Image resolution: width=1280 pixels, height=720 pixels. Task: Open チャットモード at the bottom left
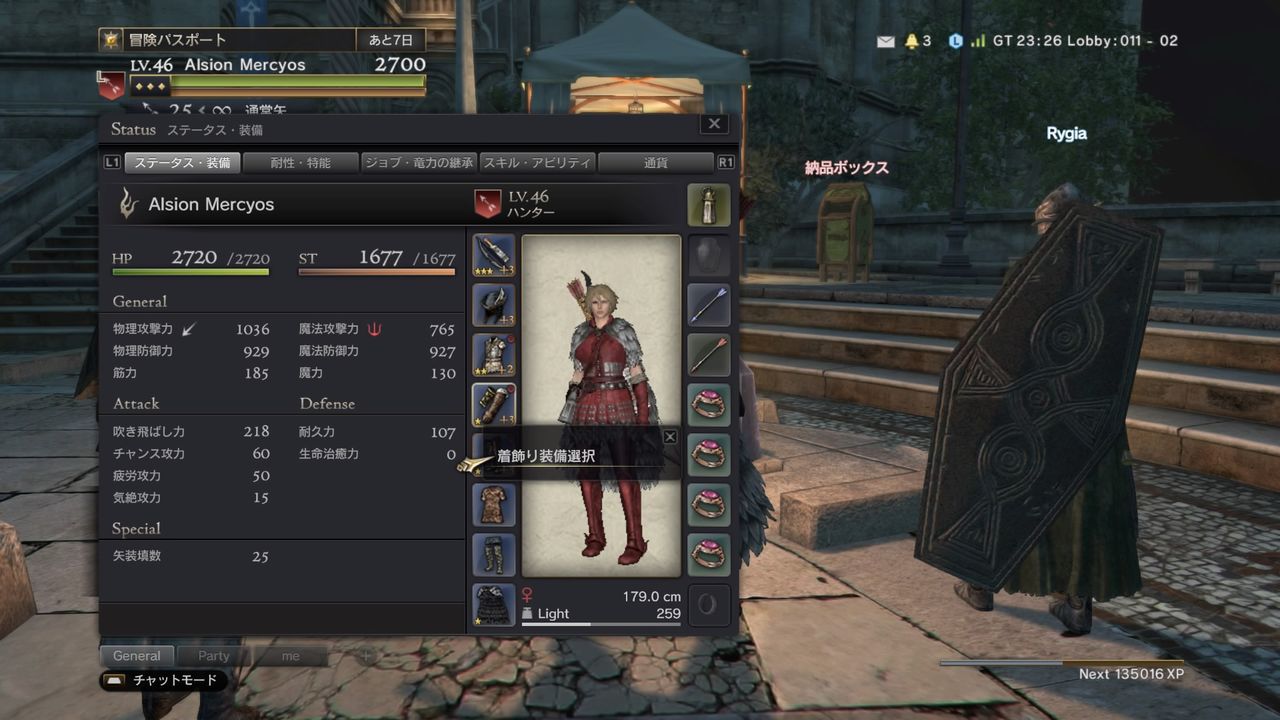[x=160, y=679]
